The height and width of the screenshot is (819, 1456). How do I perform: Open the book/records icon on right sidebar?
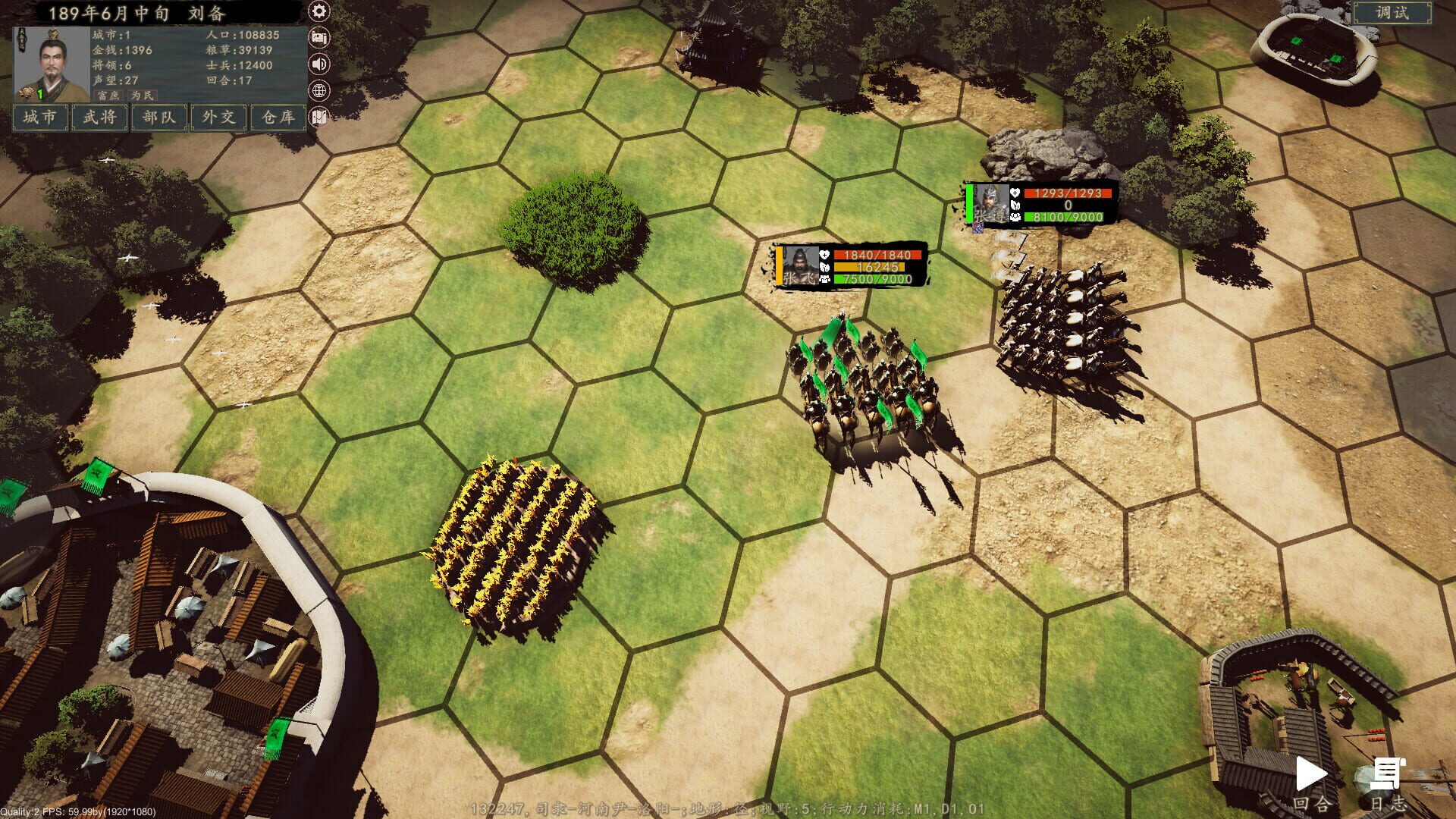(x=318, y=118)
